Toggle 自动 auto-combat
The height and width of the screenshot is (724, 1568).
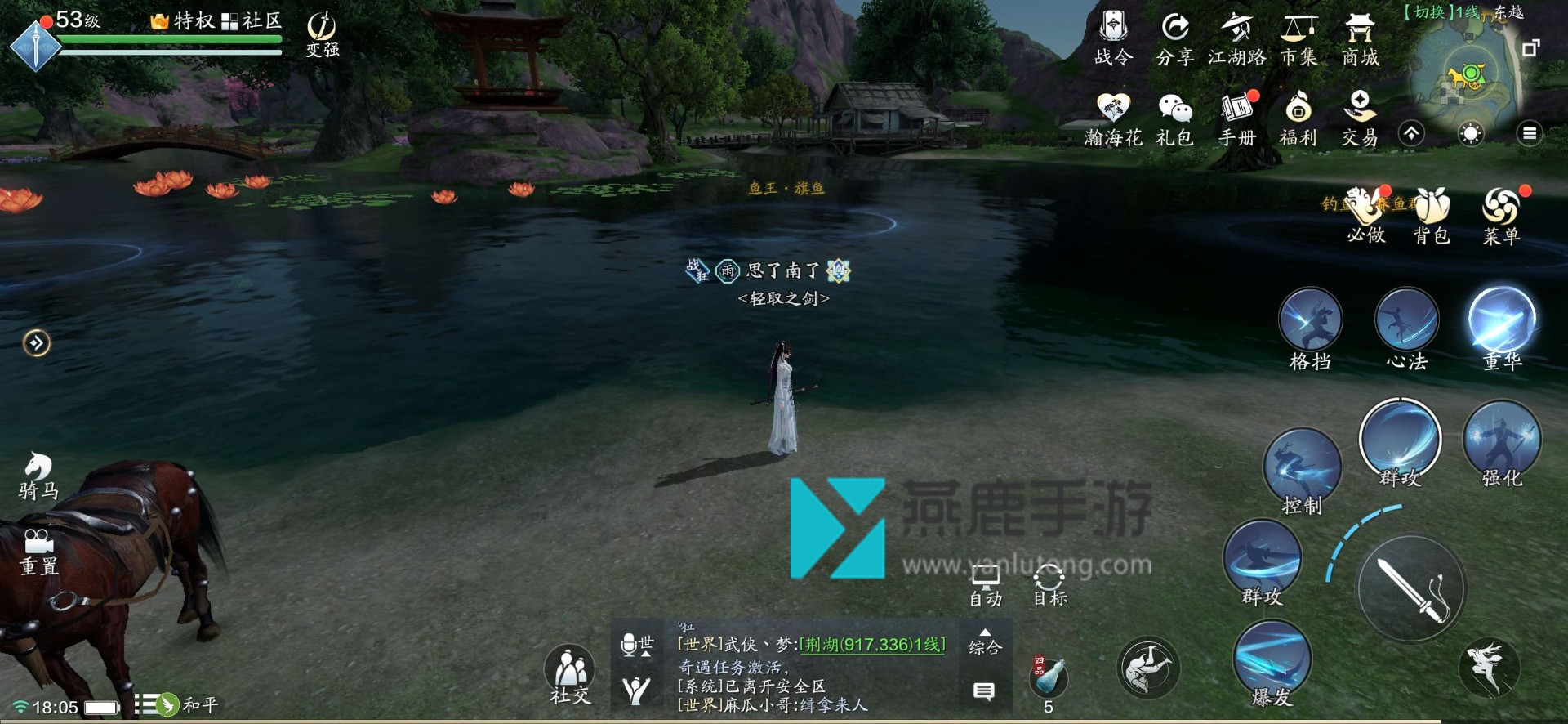pyautogui.click(x=985, y=586)
